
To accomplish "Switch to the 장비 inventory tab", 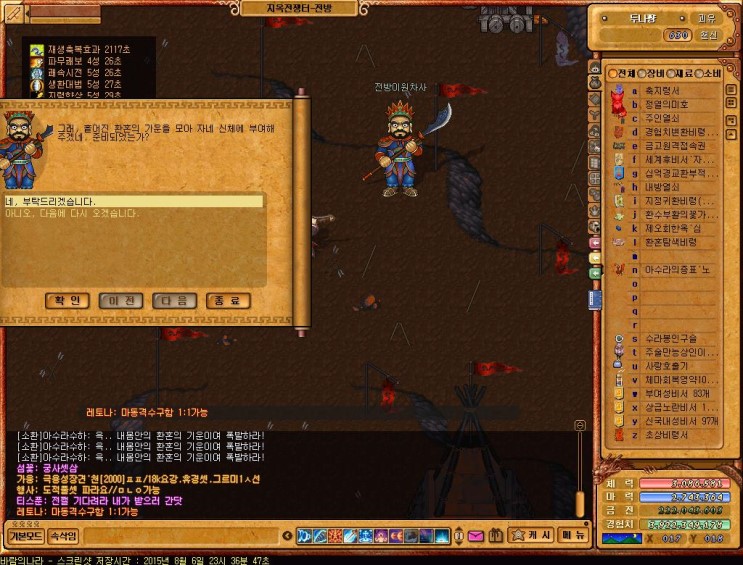I will pyautogui.click(x=654, y=75).
